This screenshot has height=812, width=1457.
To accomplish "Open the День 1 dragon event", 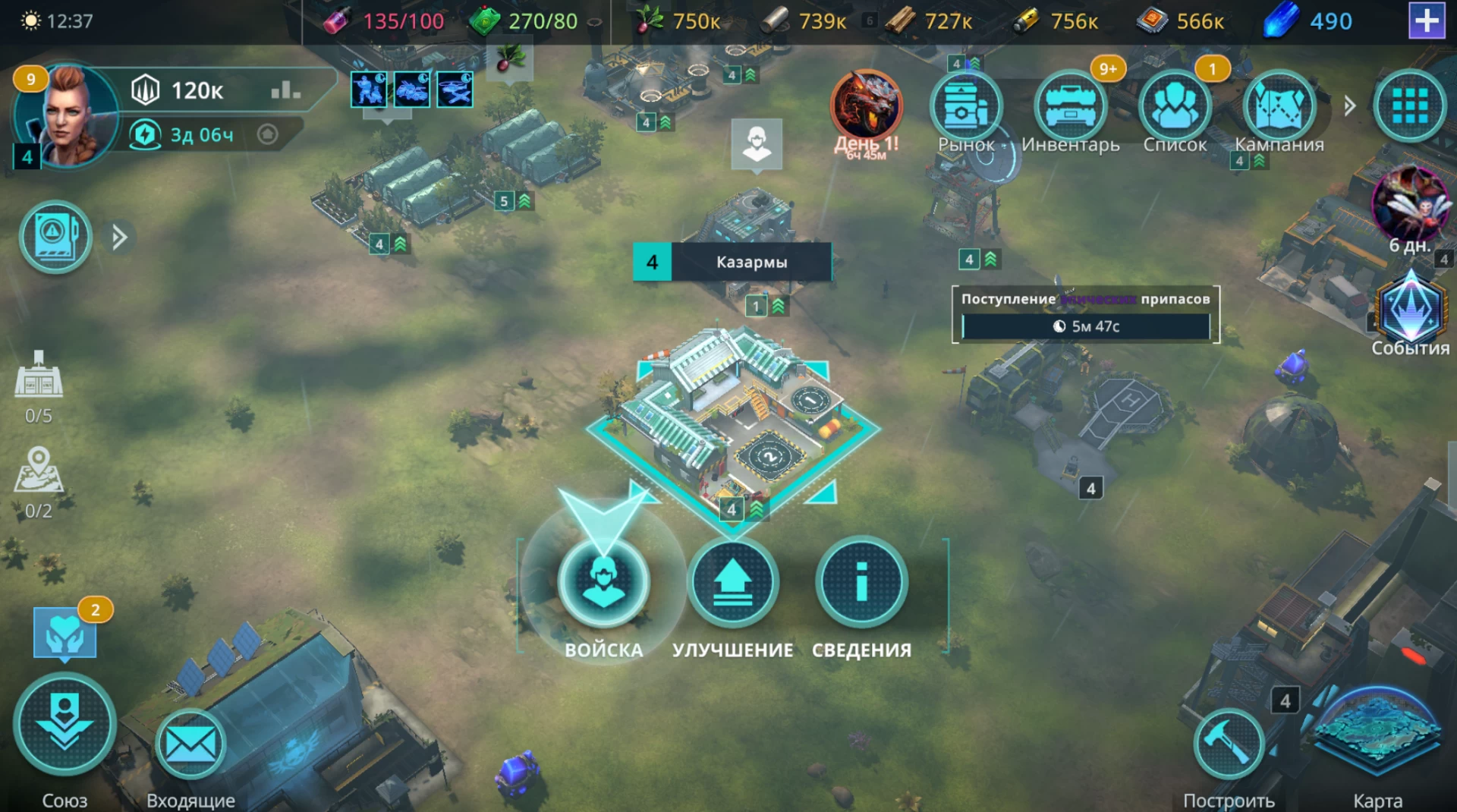I will [866, 108].
